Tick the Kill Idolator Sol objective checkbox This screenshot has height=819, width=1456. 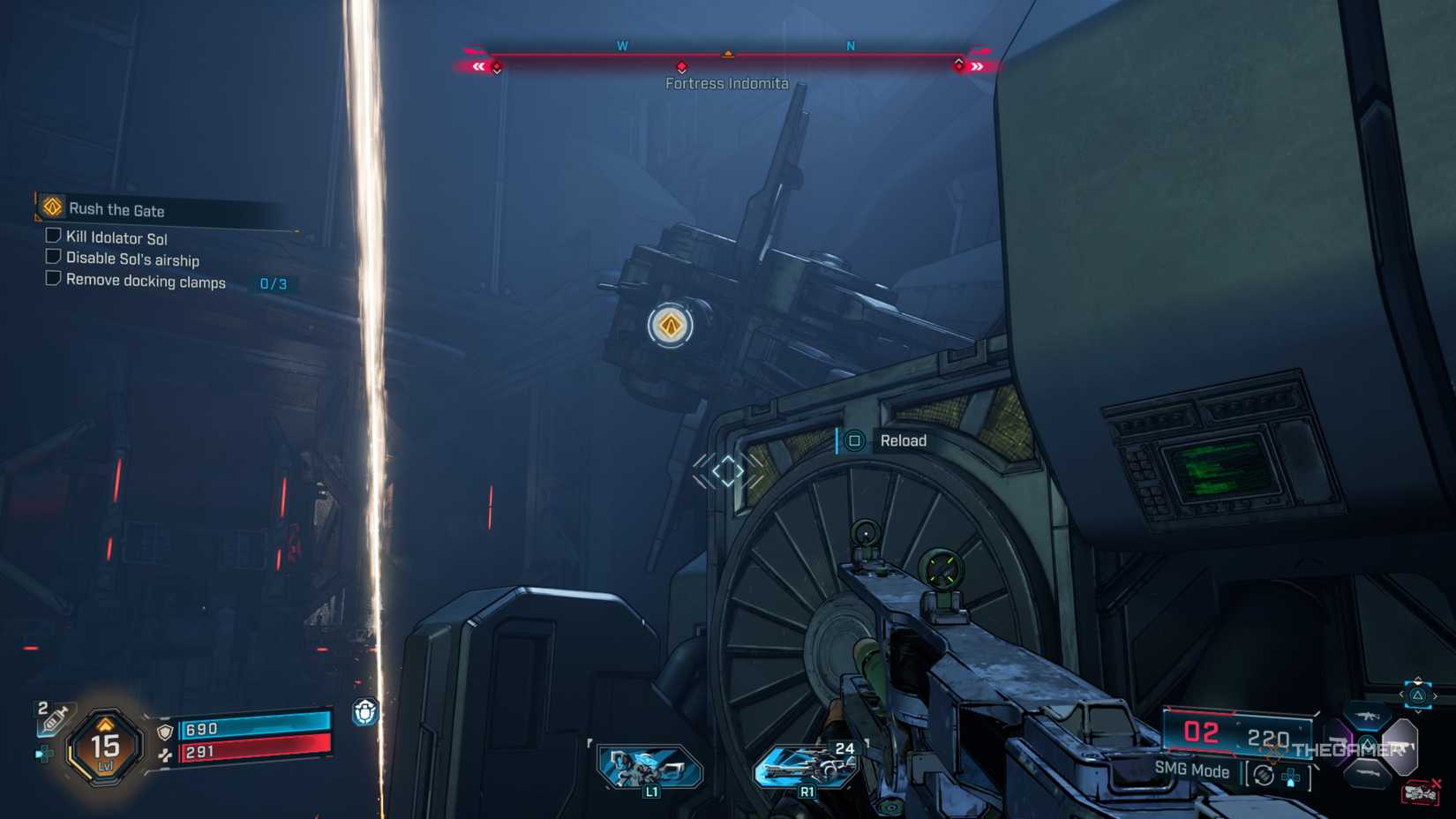pos(53,236)
